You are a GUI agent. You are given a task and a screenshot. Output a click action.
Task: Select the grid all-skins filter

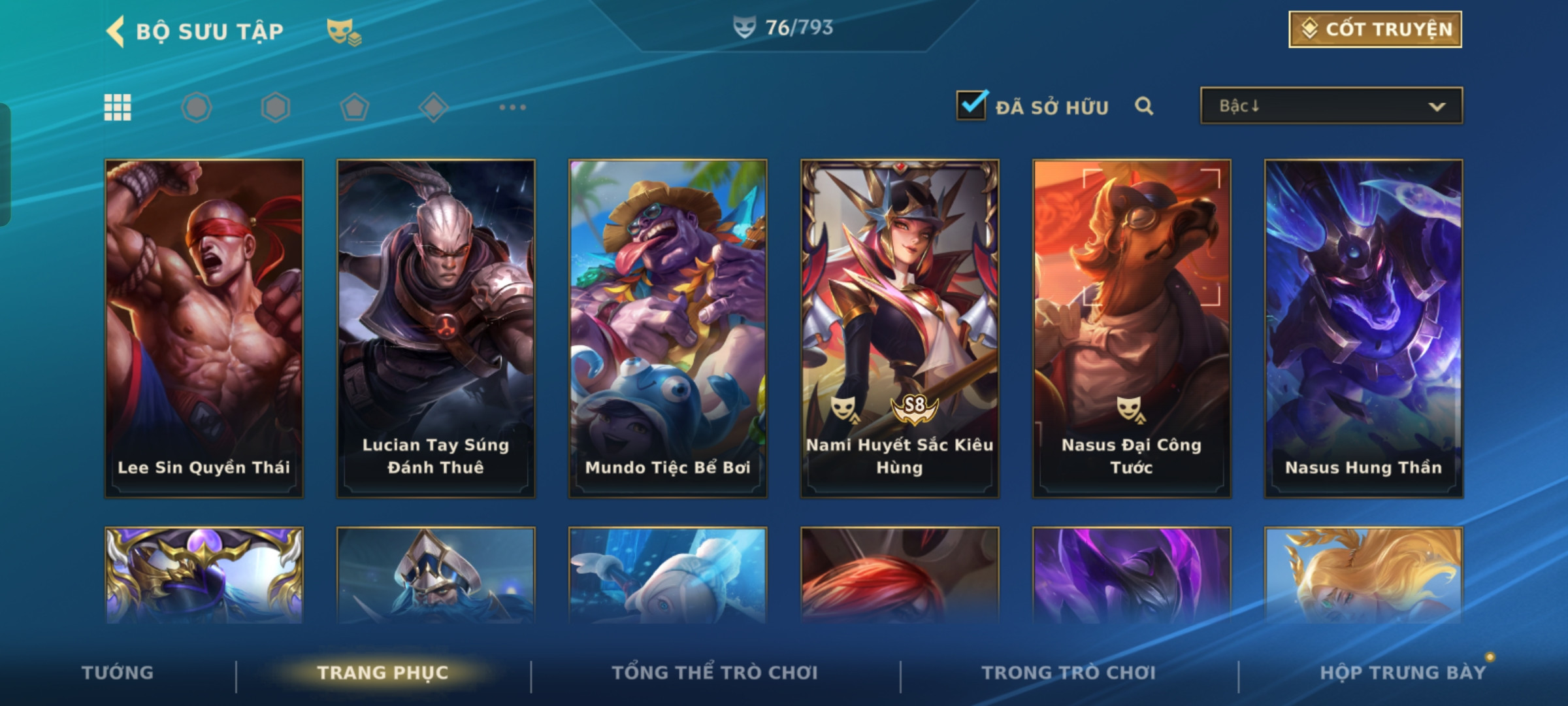click(x=118, y=107)
